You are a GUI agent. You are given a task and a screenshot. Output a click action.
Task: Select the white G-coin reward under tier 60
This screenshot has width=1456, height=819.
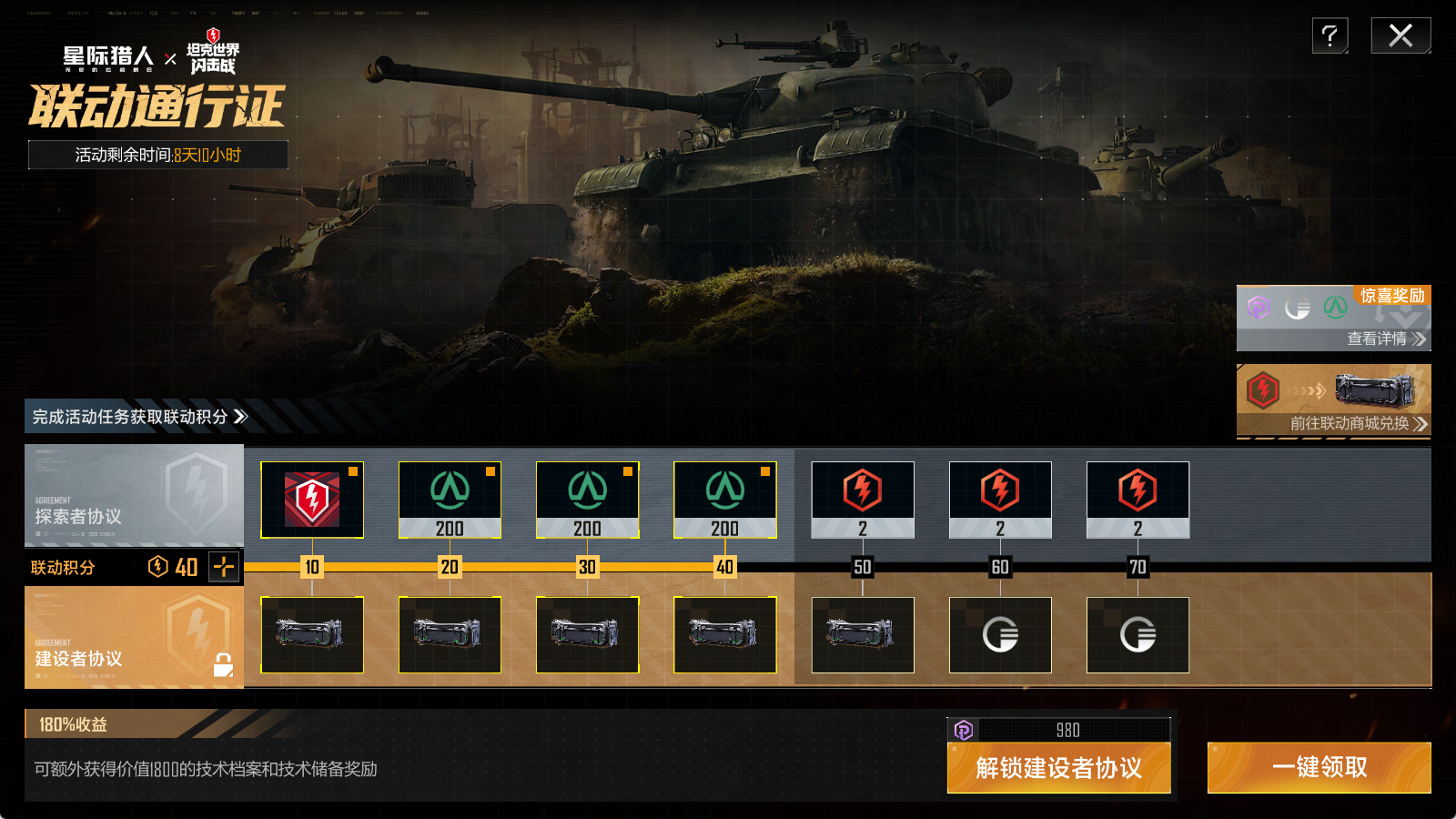tap(1000, 634)
